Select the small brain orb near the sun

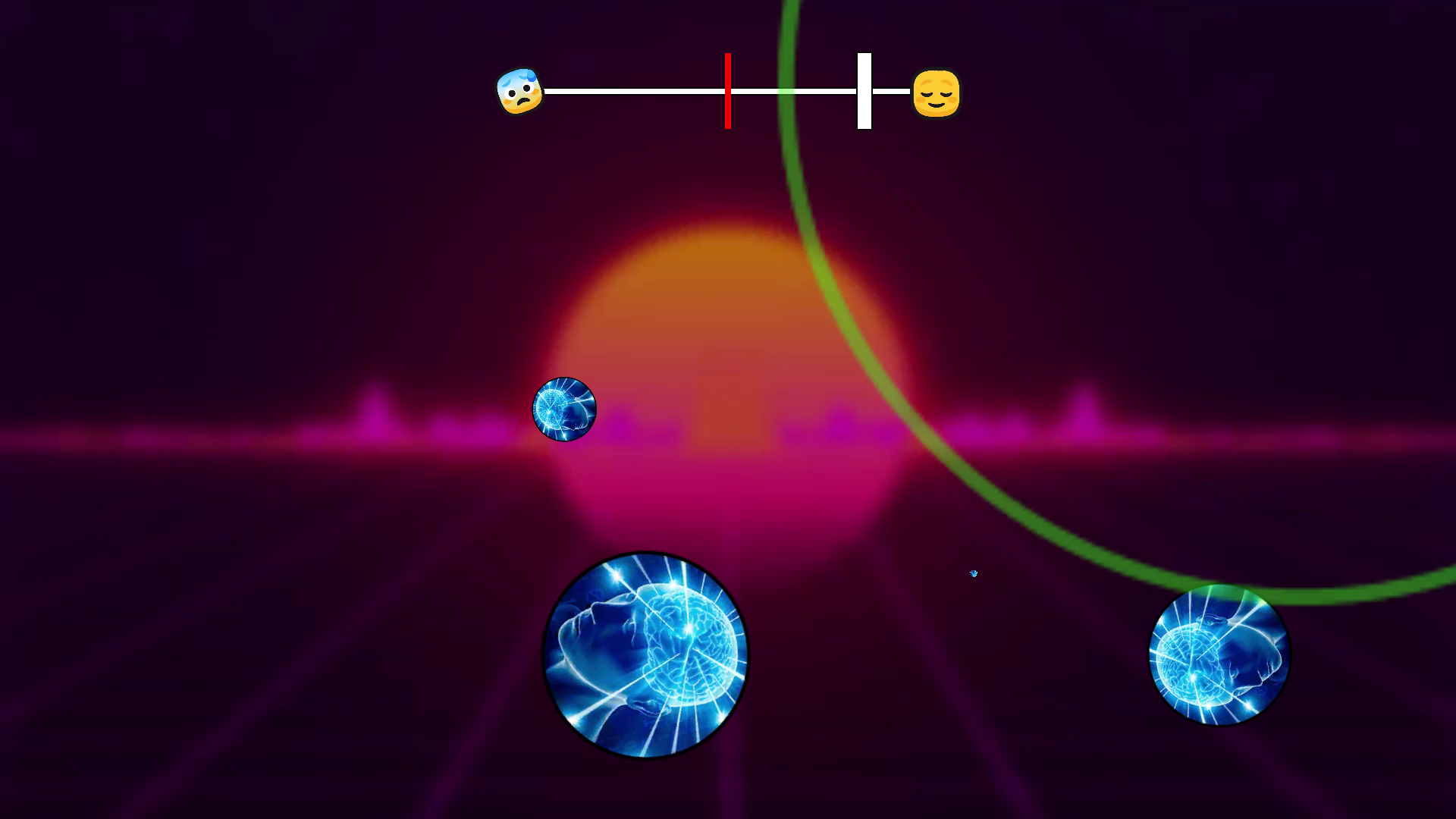[564, 409]
